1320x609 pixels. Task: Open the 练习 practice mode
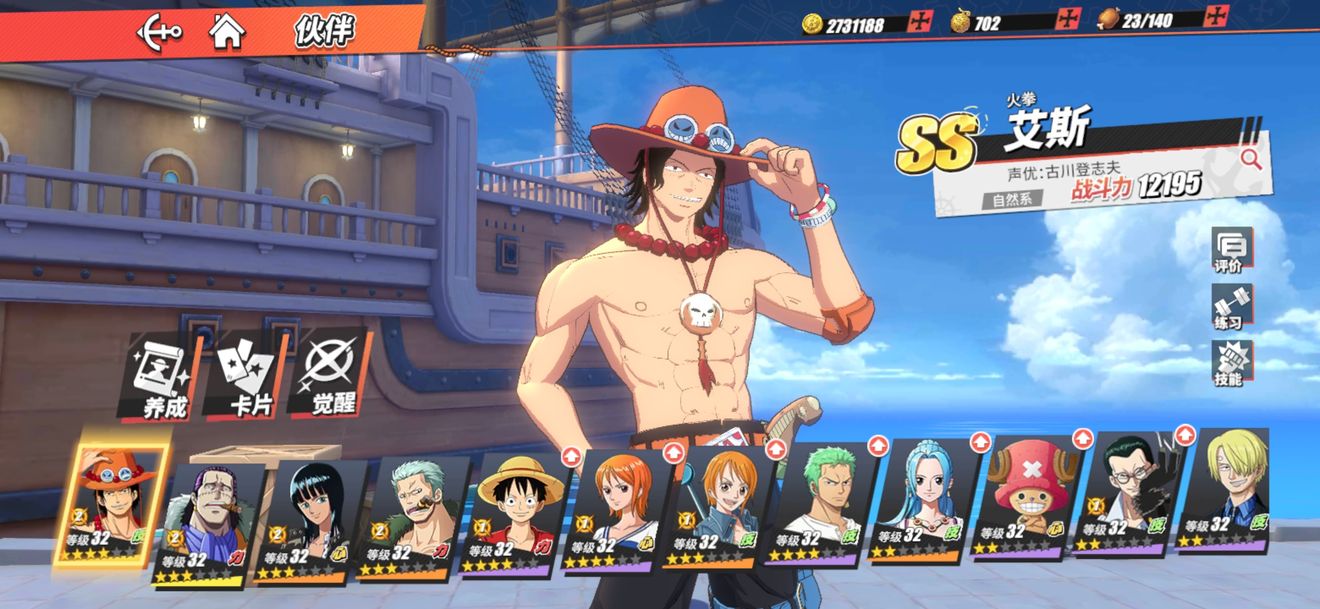pos(1228,307)
